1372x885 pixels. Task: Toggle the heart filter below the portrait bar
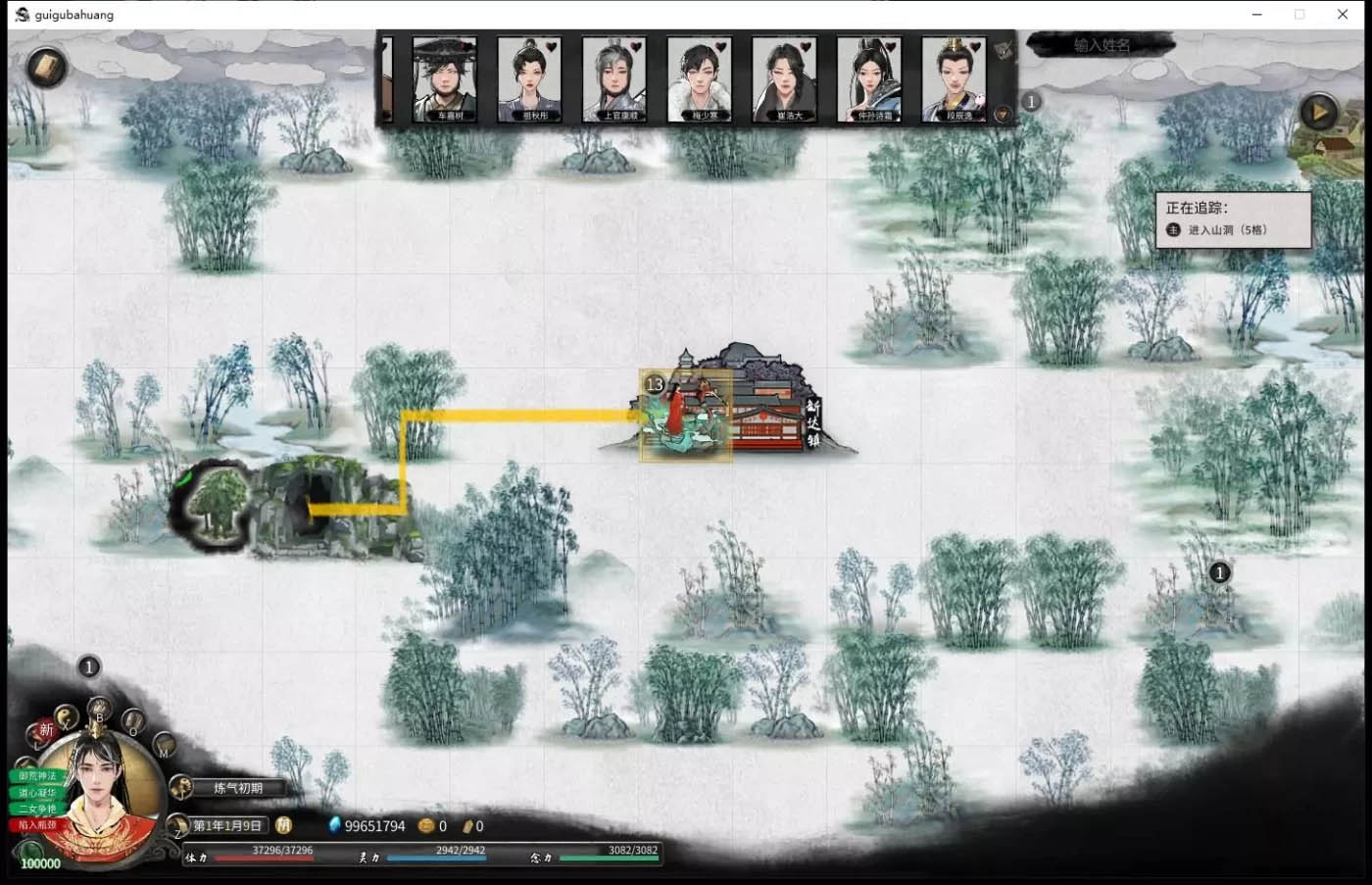[1003, 115]
